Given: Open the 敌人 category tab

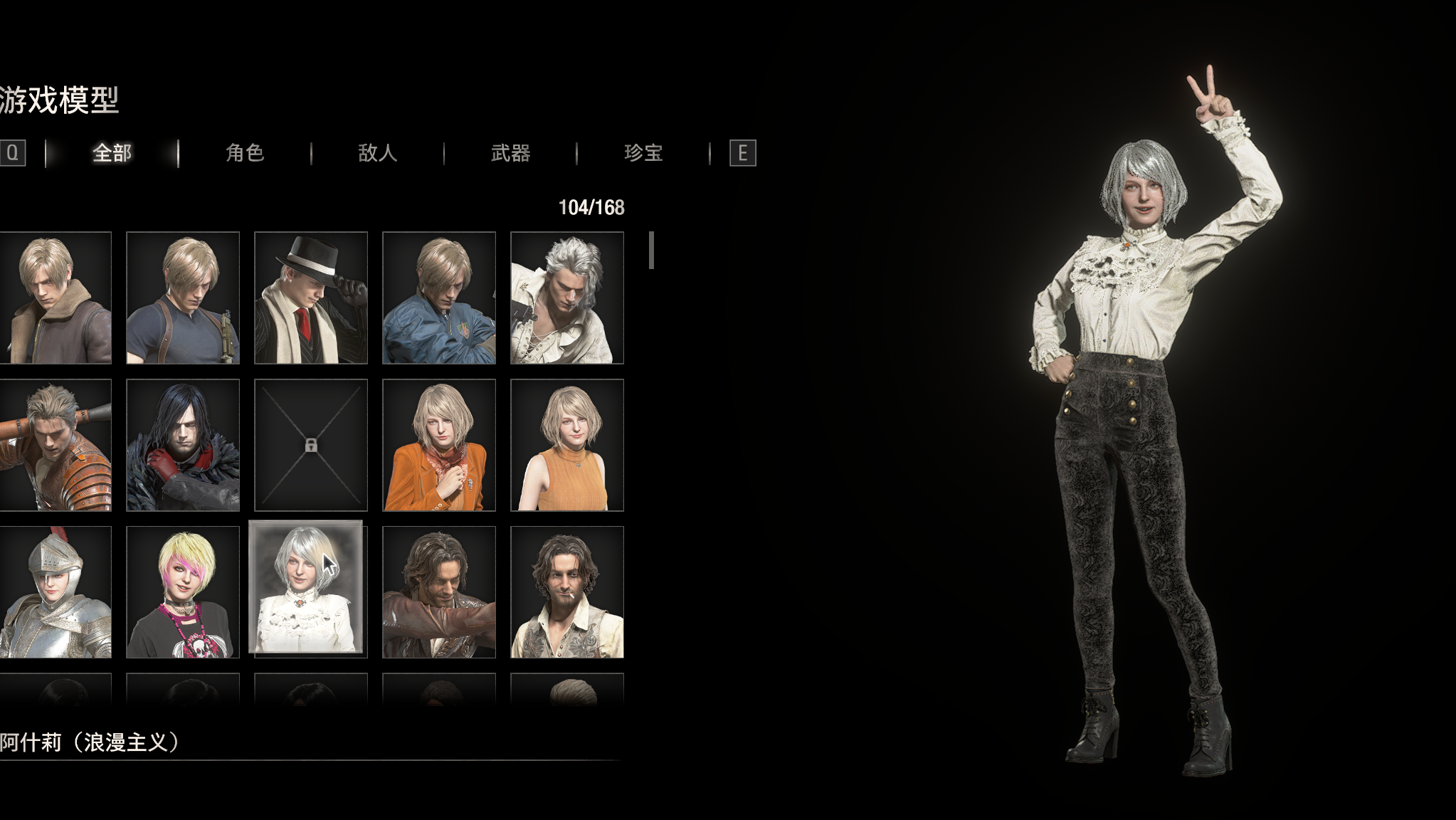Looking at the screenshot, I should pyautogui.click(x=376, y=152).
